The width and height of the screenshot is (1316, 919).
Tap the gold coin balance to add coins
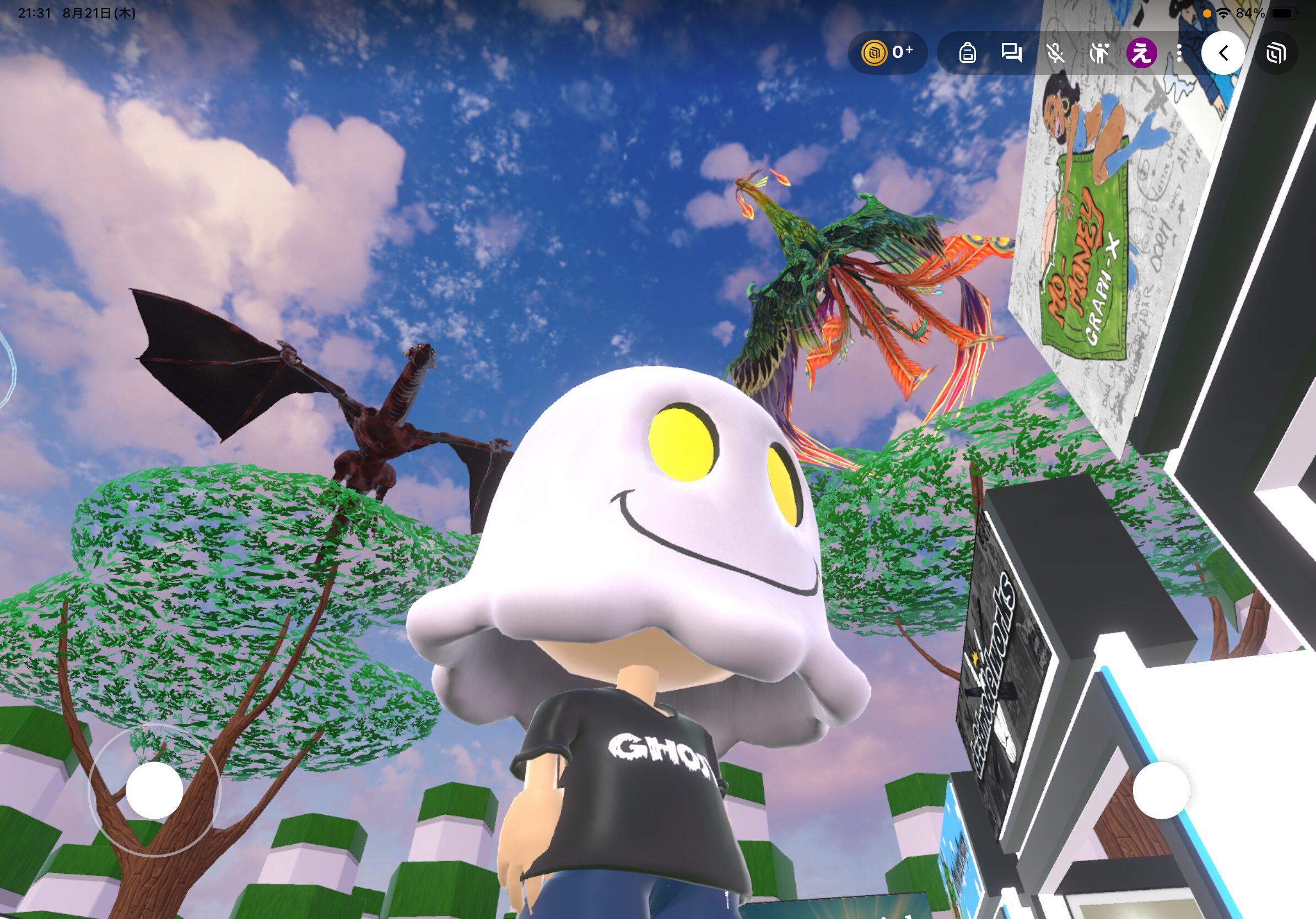click(x=887, y=53)
